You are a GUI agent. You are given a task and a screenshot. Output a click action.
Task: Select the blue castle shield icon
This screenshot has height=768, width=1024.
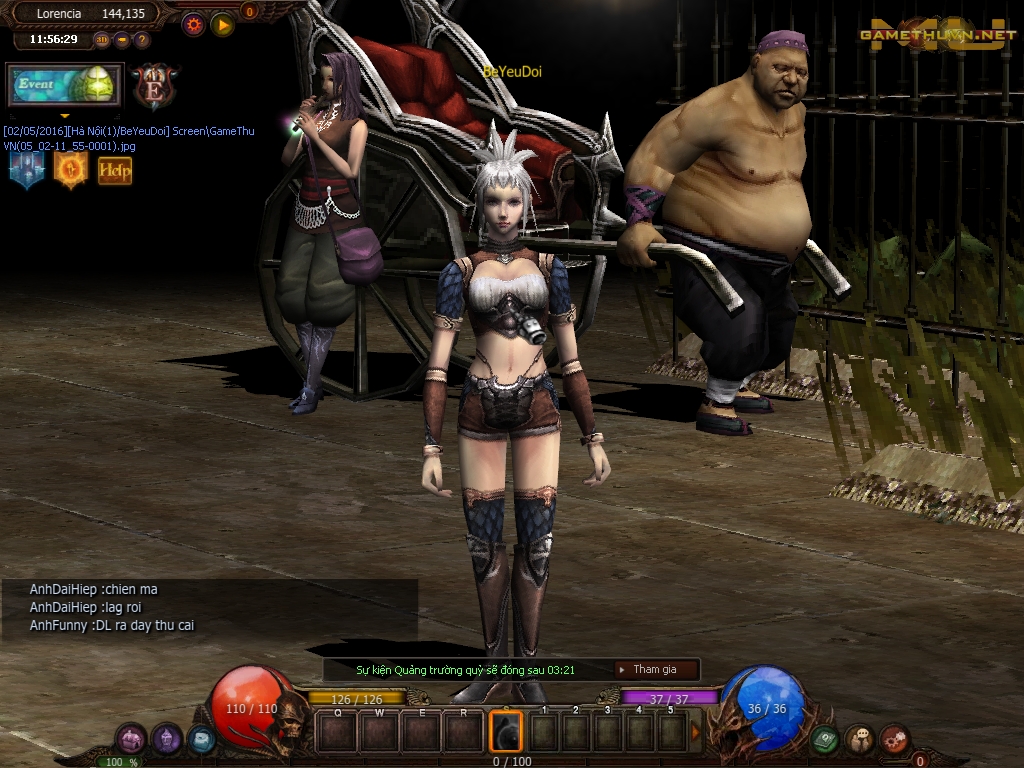point(27,169)
